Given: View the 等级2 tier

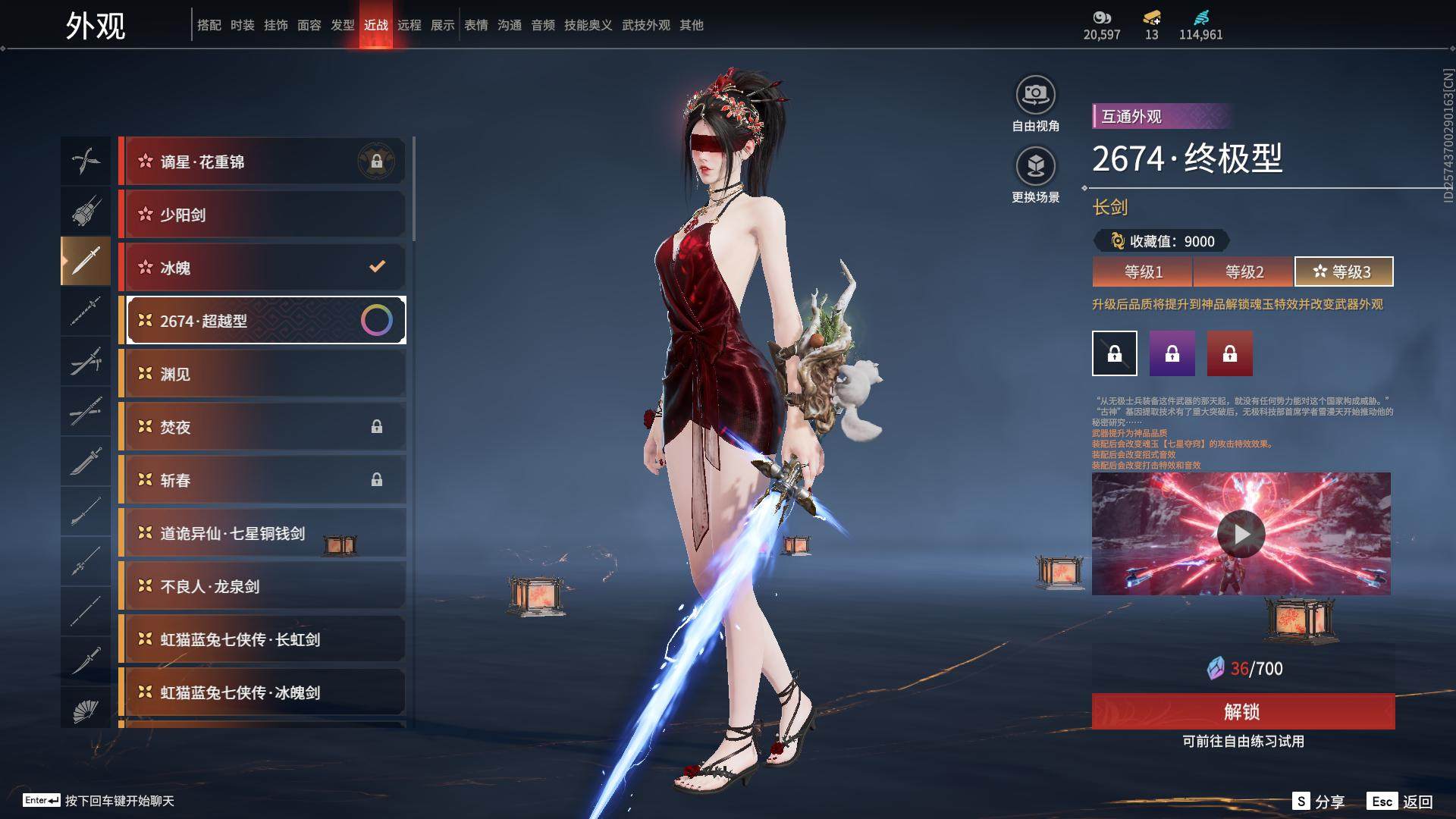Looking at the screenshot, I should [1244, 271].
